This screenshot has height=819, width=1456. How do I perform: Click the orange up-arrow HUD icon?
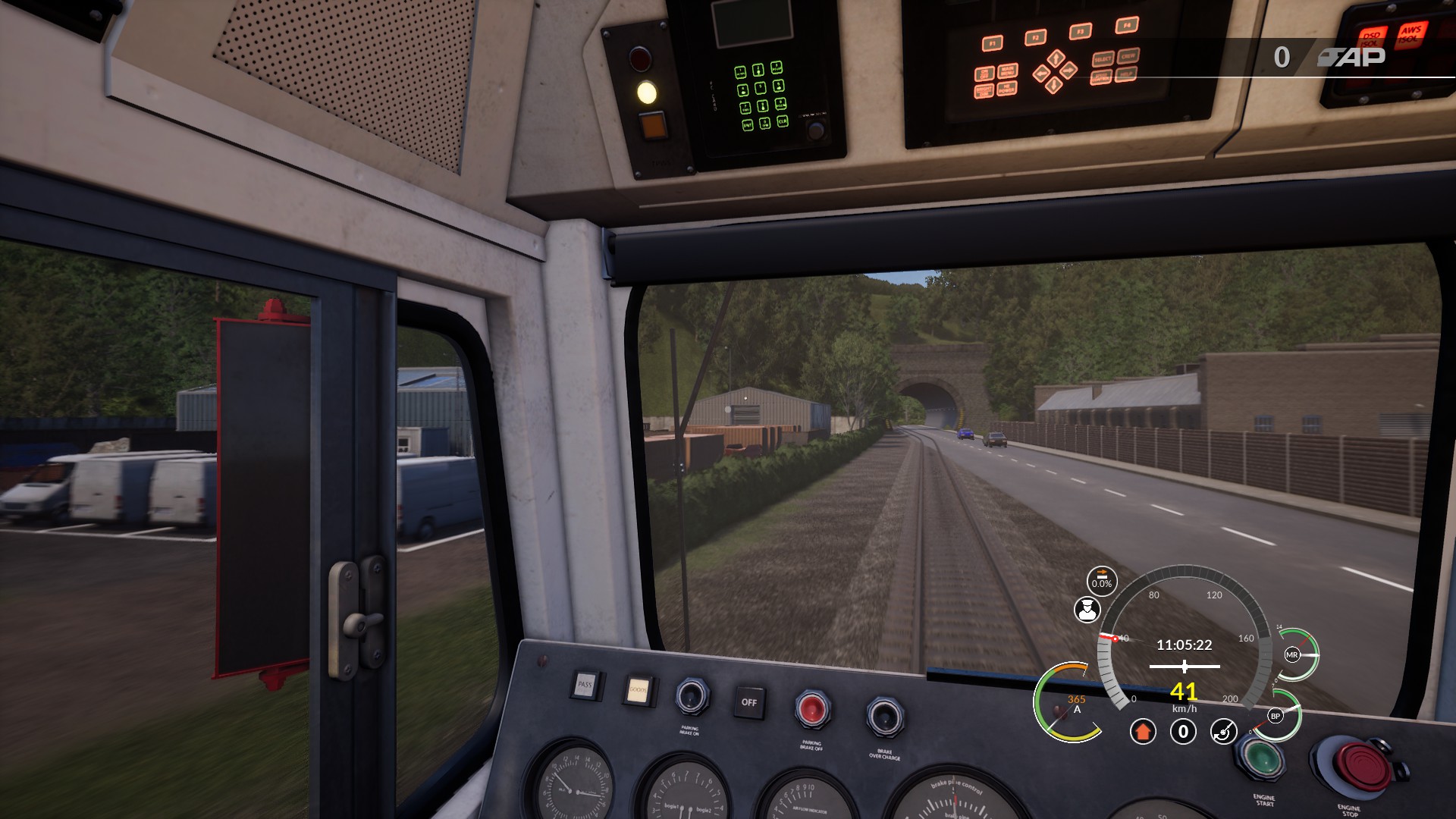coord(1143,732)
